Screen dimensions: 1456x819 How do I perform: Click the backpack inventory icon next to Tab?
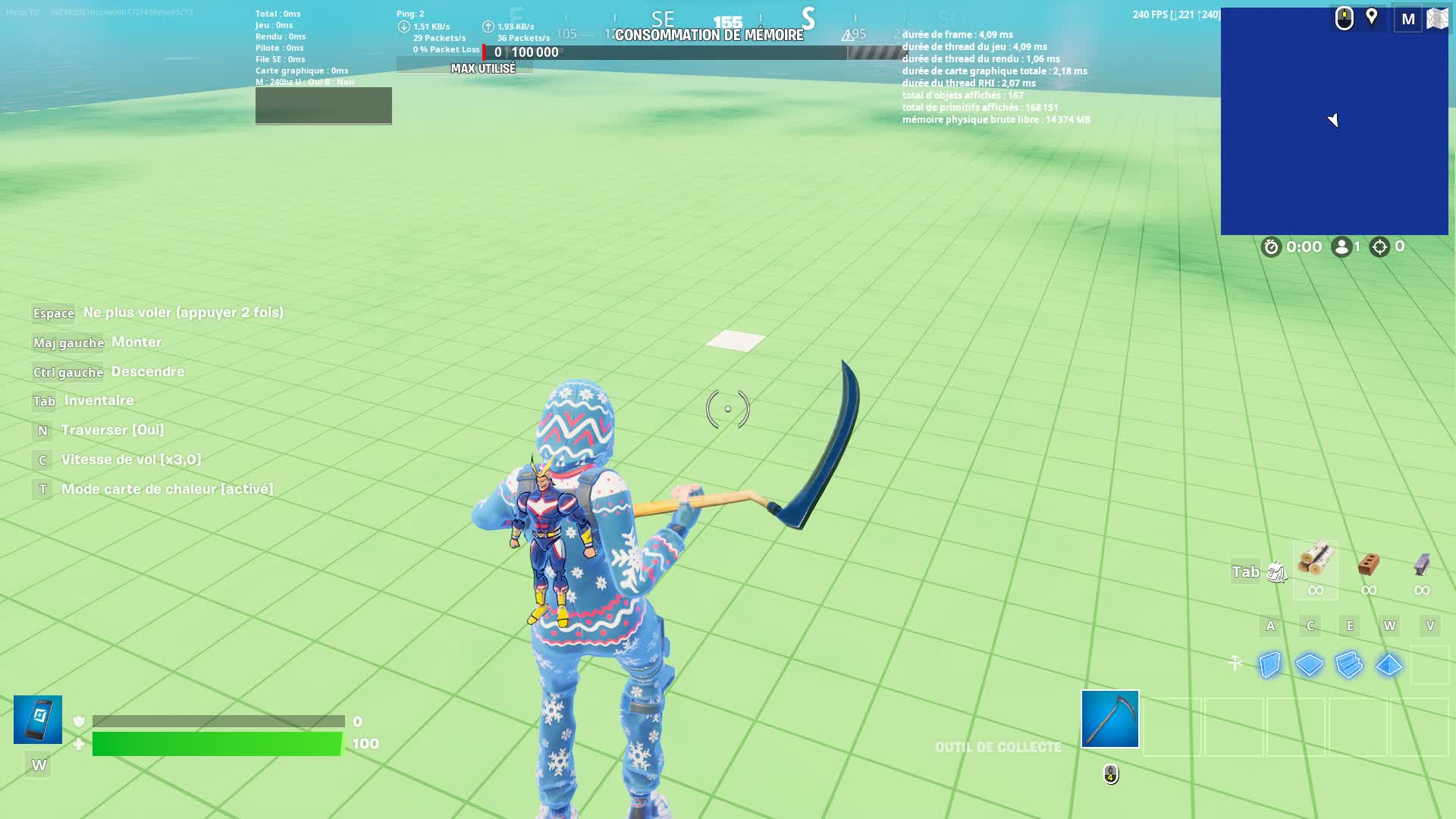coord(1279,572)
